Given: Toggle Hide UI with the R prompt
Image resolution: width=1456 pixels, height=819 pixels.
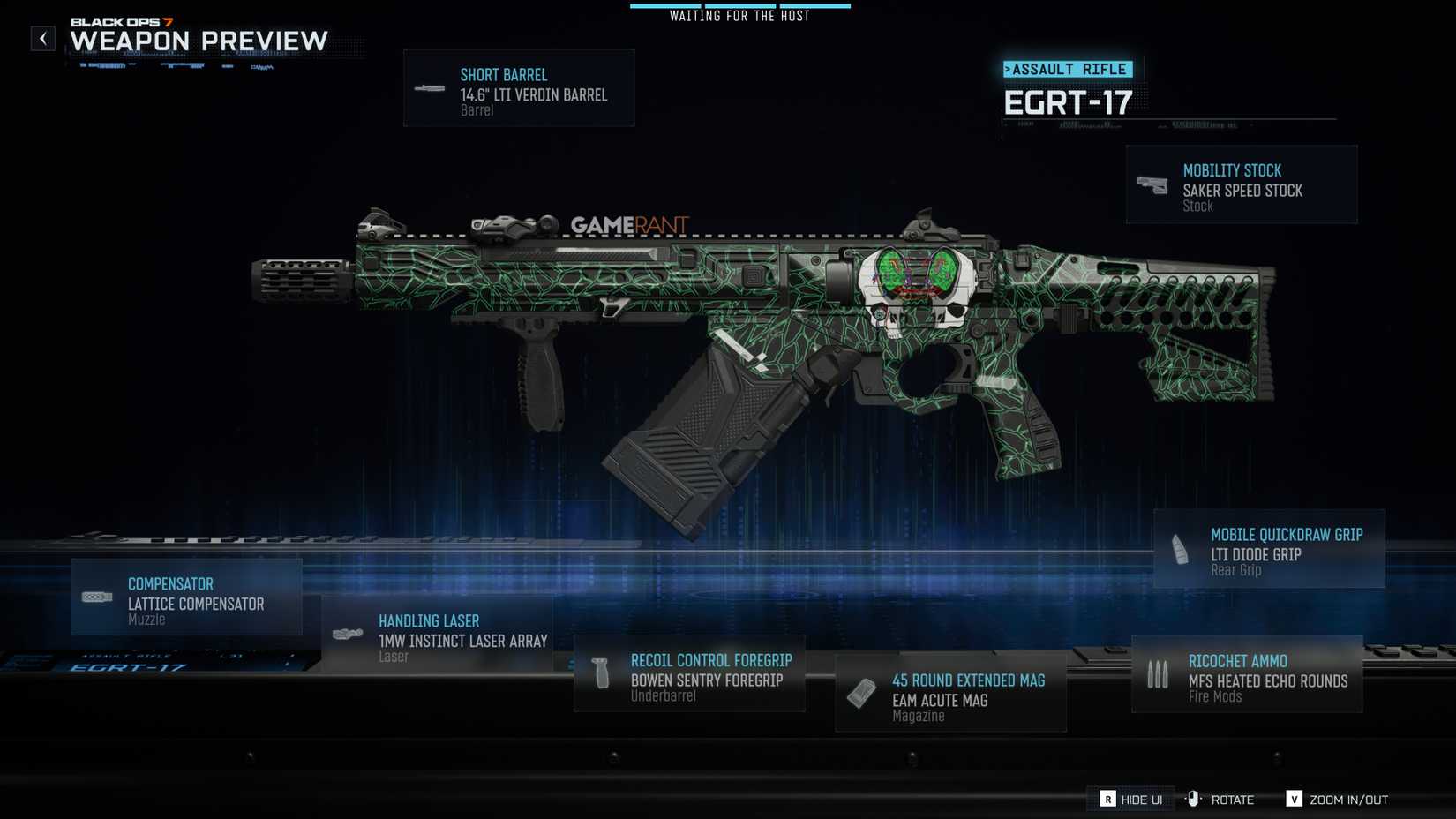Looking at the screenshot, I should click(x=1130, y=800).
